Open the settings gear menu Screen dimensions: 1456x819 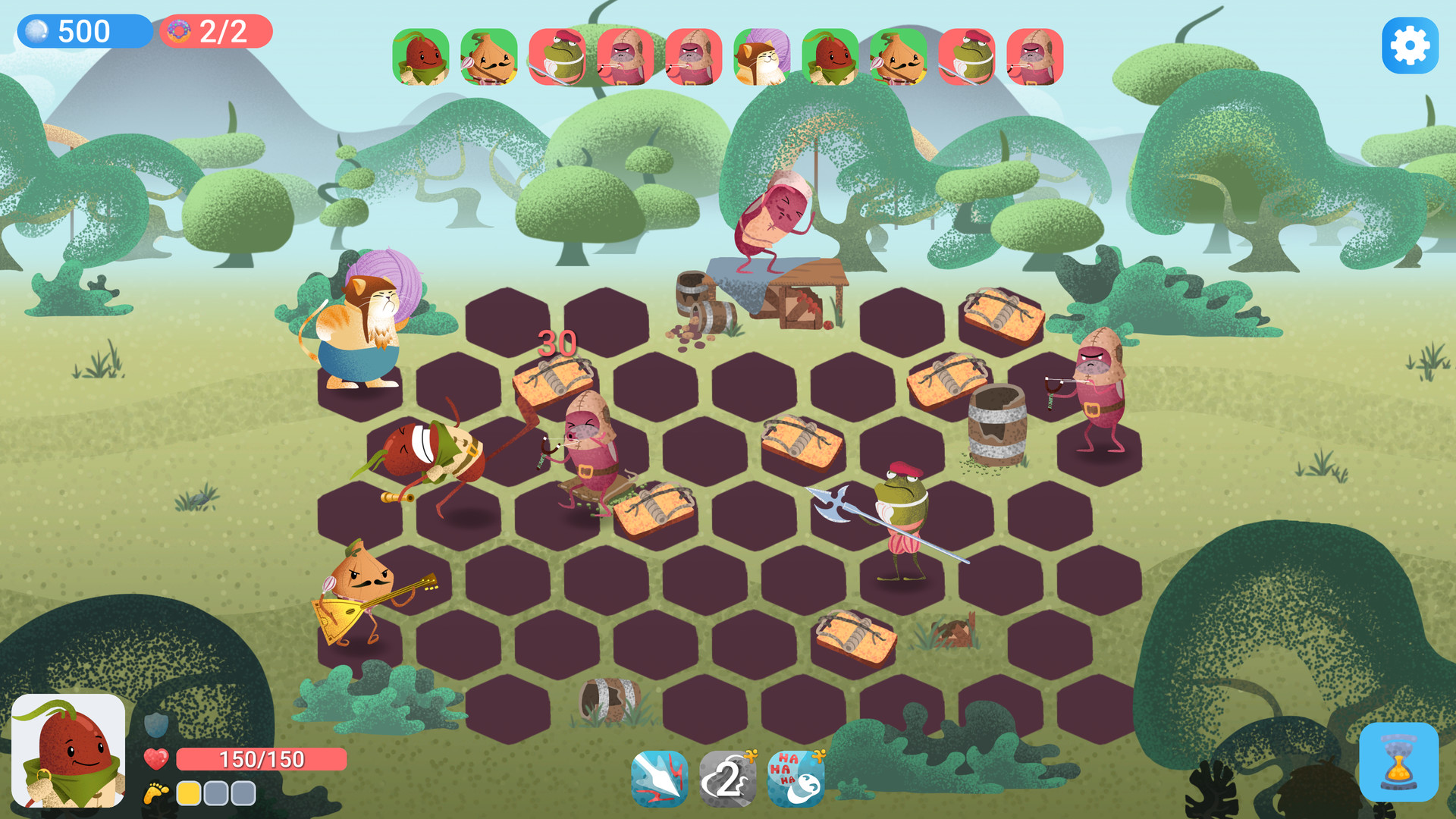[x=1409, y=45]
